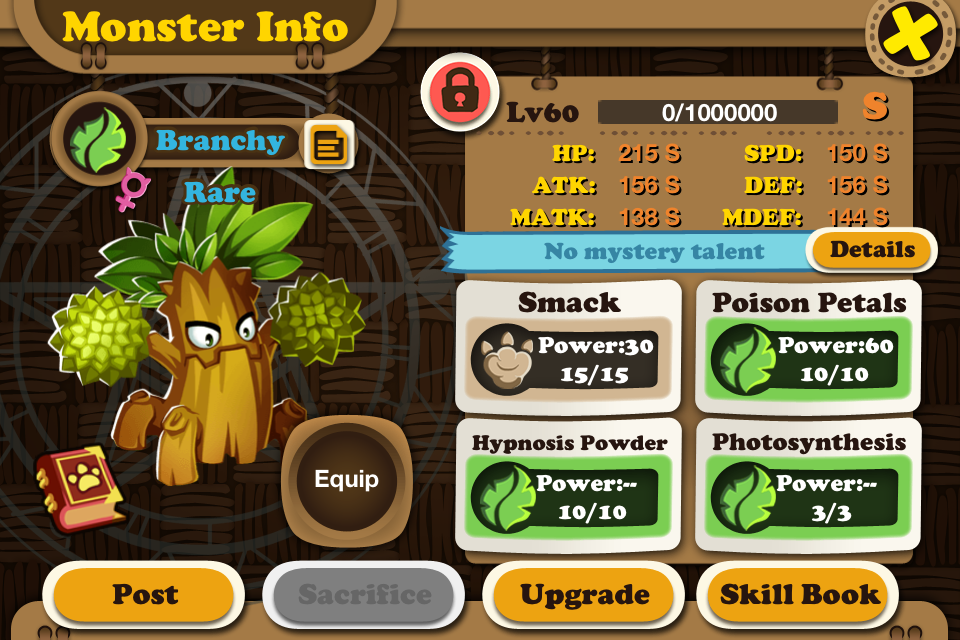This screenshot has width=960, height=640.
Task: Click the greyed-out Sacrifice button
Action: point(363,596)
